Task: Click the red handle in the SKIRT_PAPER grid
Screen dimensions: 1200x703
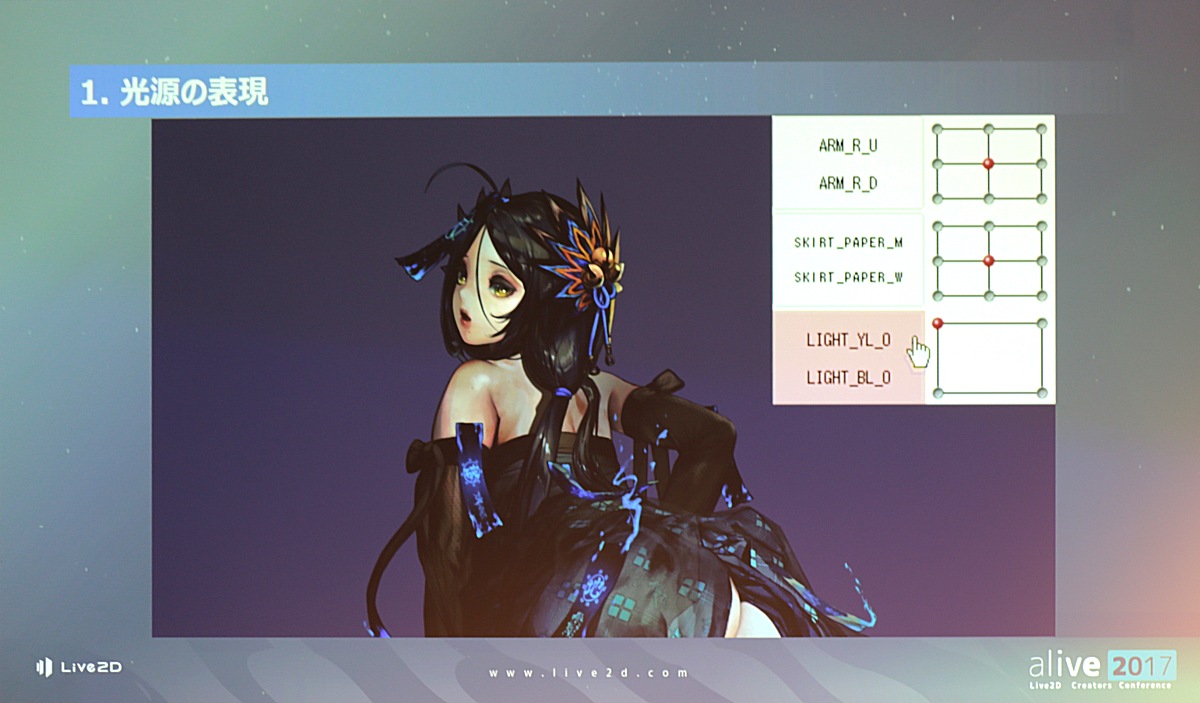Action: (988, 260)
